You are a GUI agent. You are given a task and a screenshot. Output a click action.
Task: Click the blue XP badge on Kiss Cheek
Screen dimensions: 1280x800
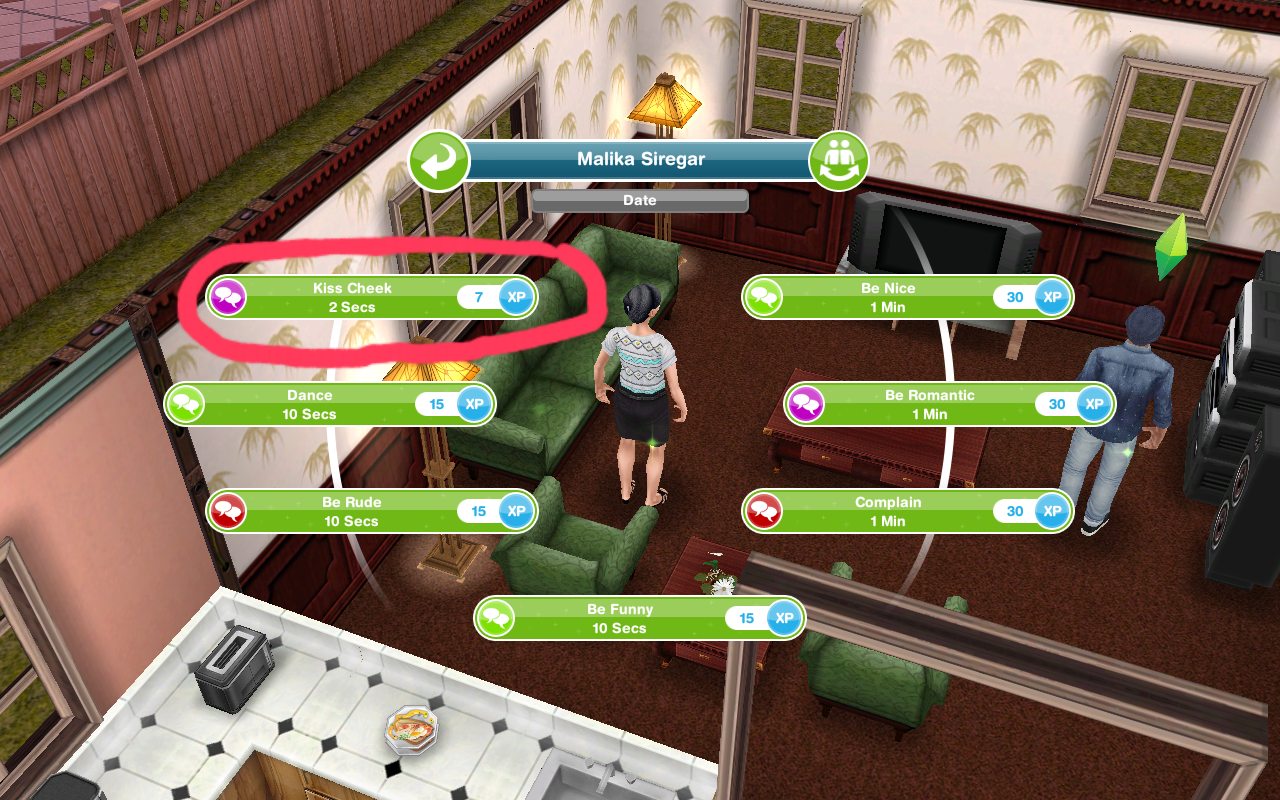point(515,297)
